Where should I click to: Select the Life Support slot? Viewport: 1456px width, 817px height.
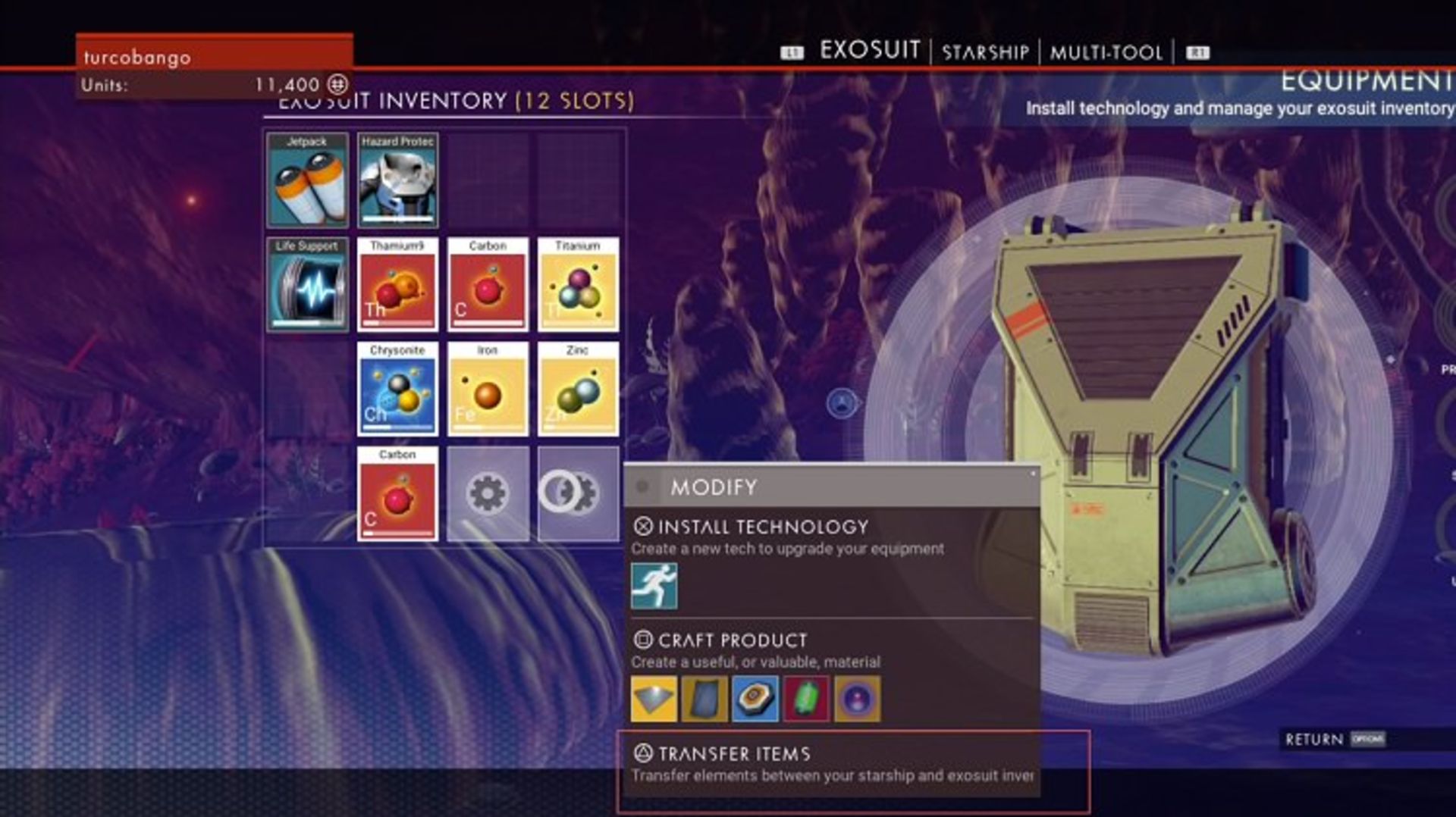307,285
